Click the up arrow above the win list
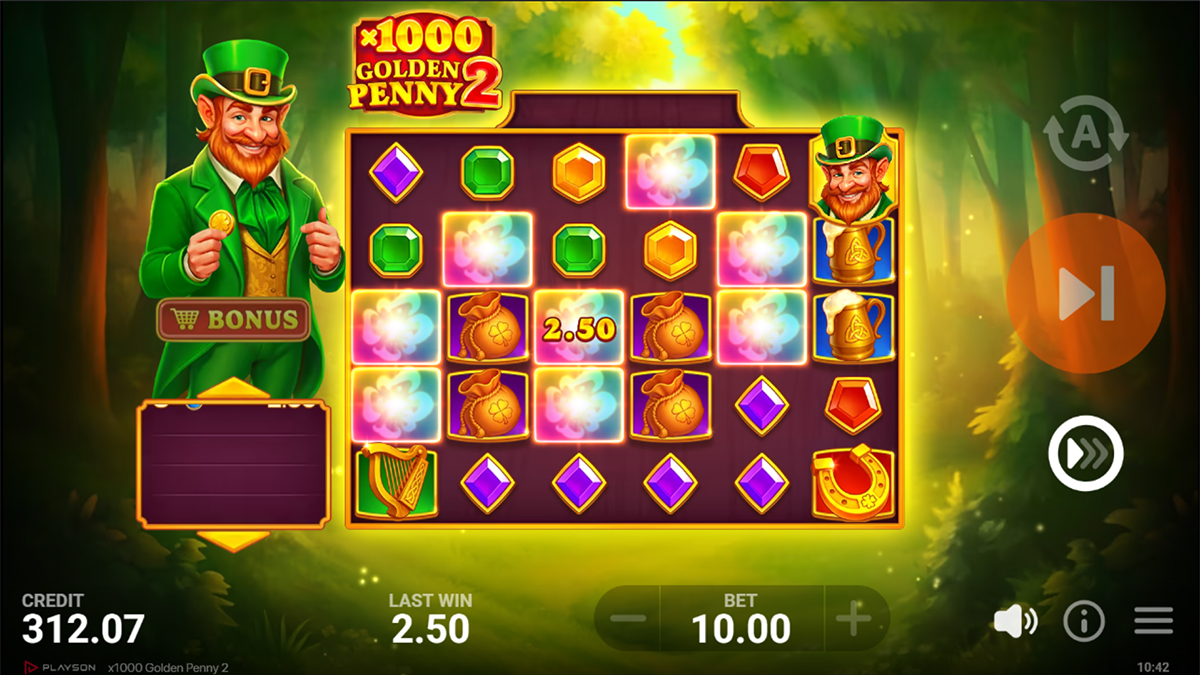Screen dimensions: 1200x675 click(x=233, y=389)
